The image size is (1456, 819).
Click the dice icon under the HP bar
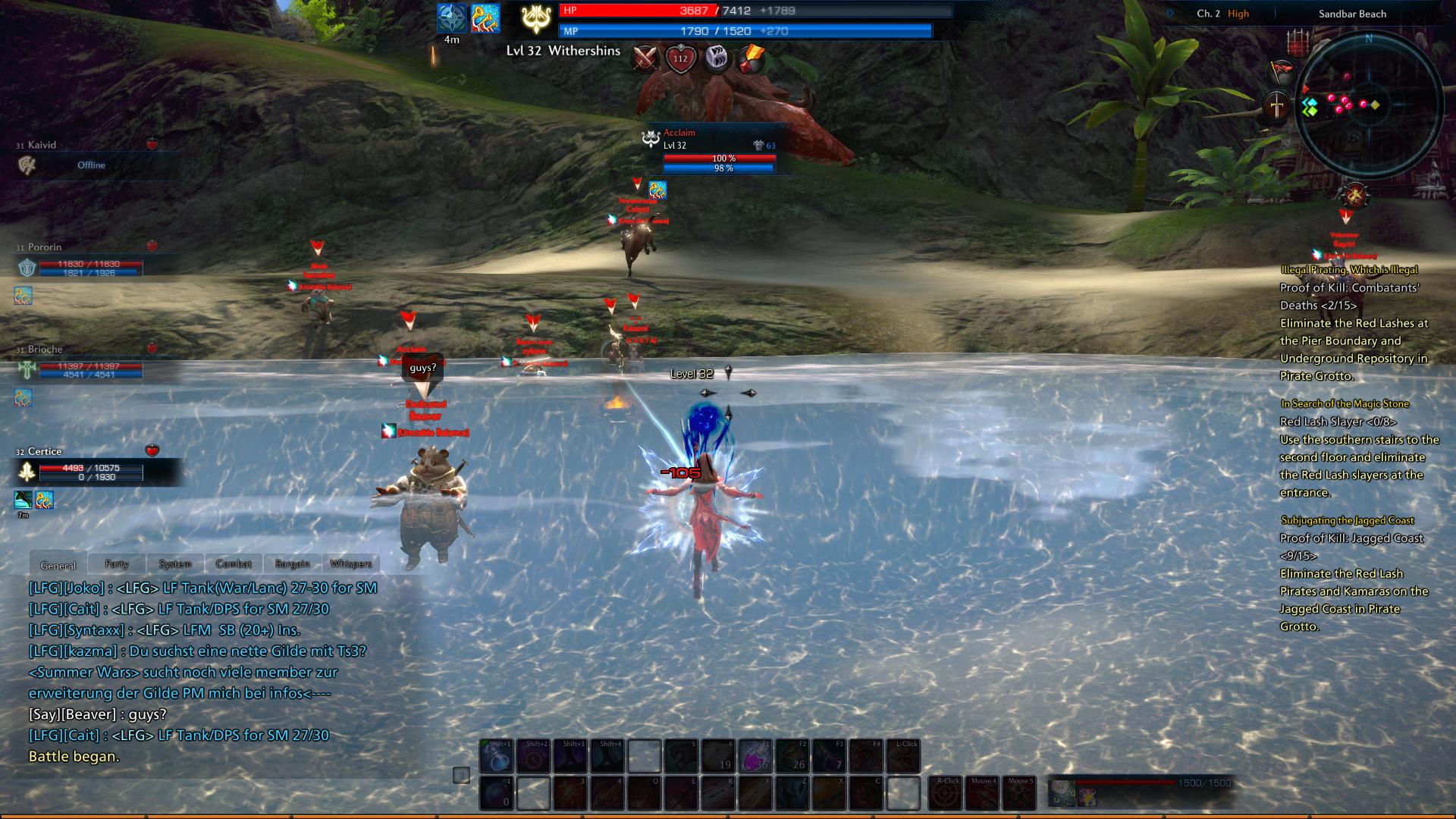[716, 58]
